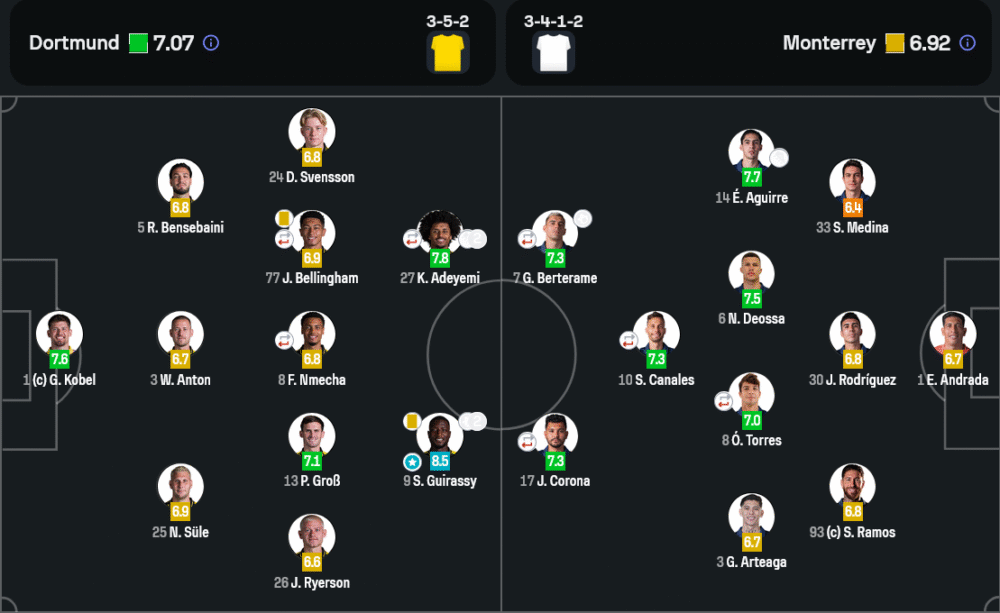Screen dimensions: 1000x613
Task: Select Monterrey captain S. Ramos
Action: [852, 487]
